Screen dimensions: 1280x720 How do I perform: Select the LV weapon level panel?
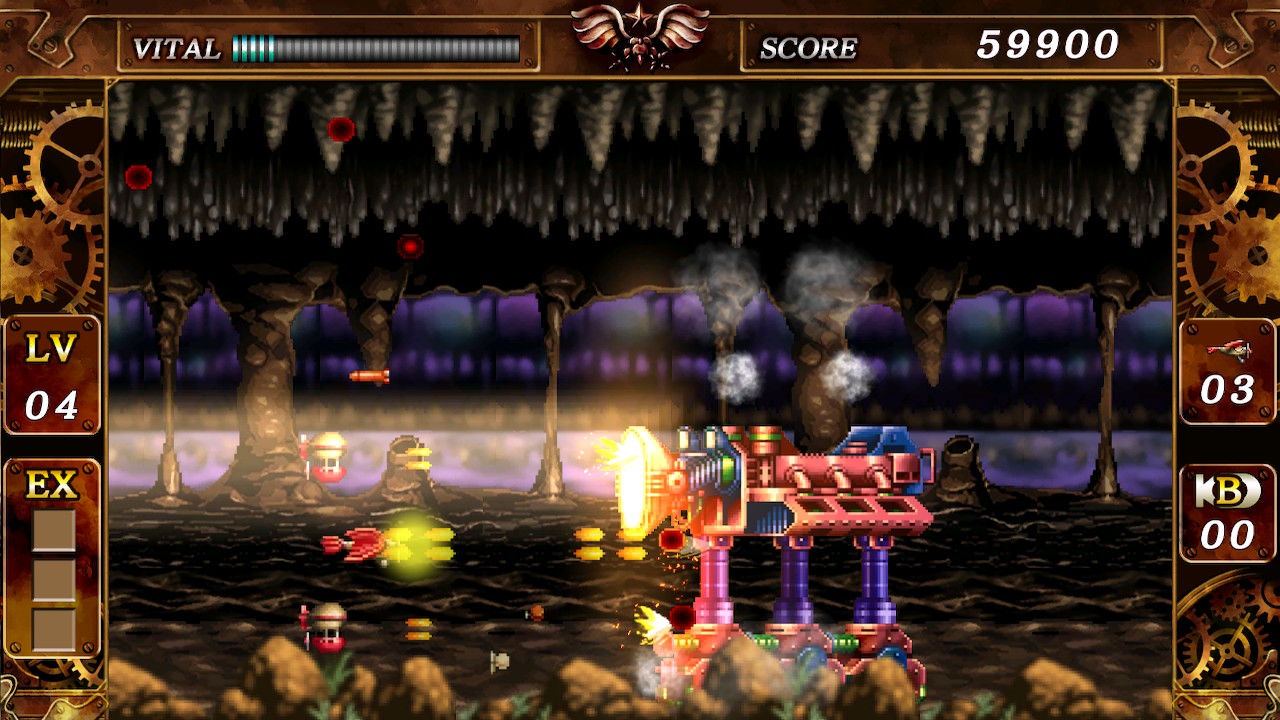pyautogui.click(x=52, y=376)
